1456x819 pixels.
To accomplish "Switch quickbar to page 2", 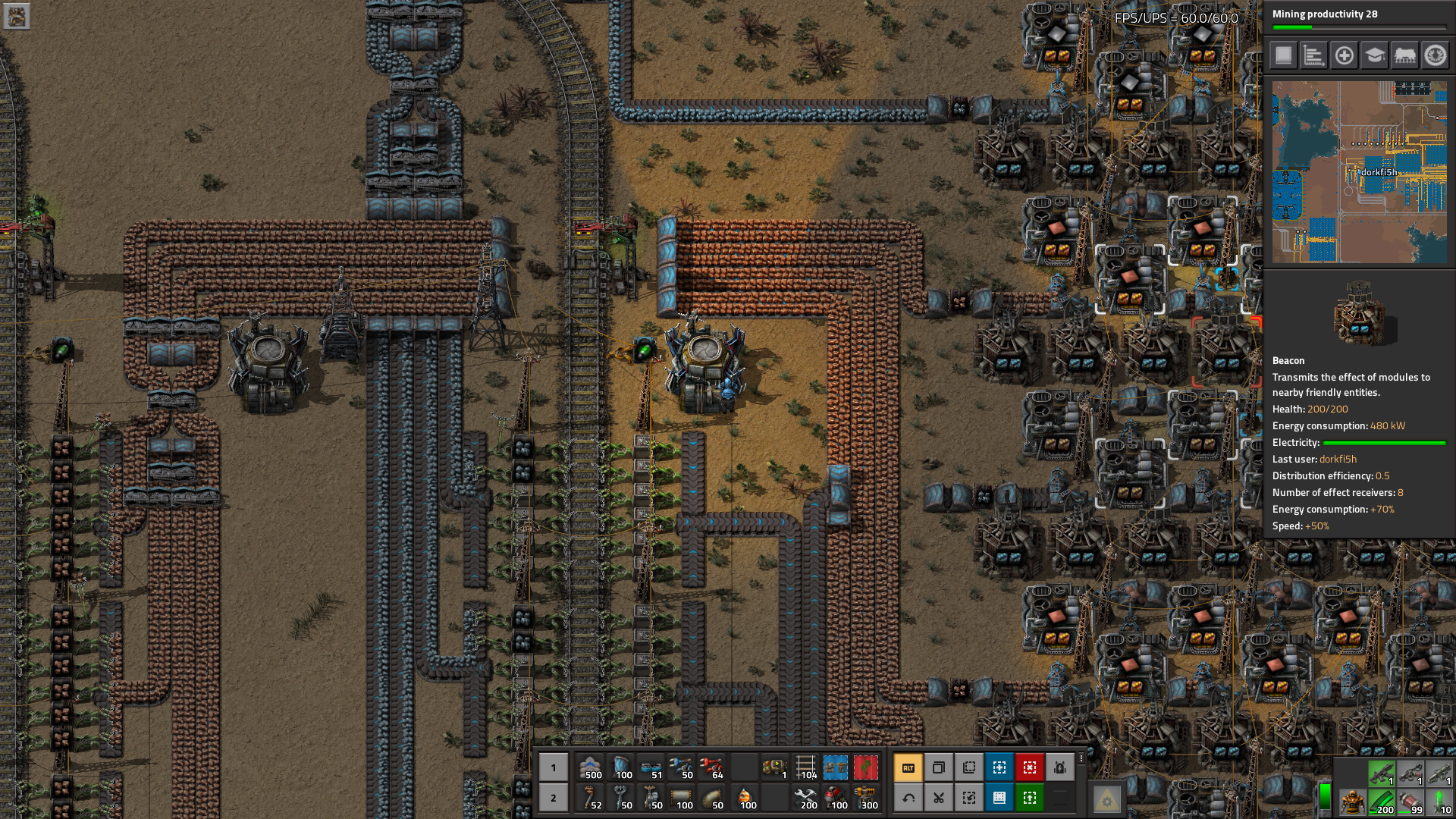I will [x=554, y=799].
